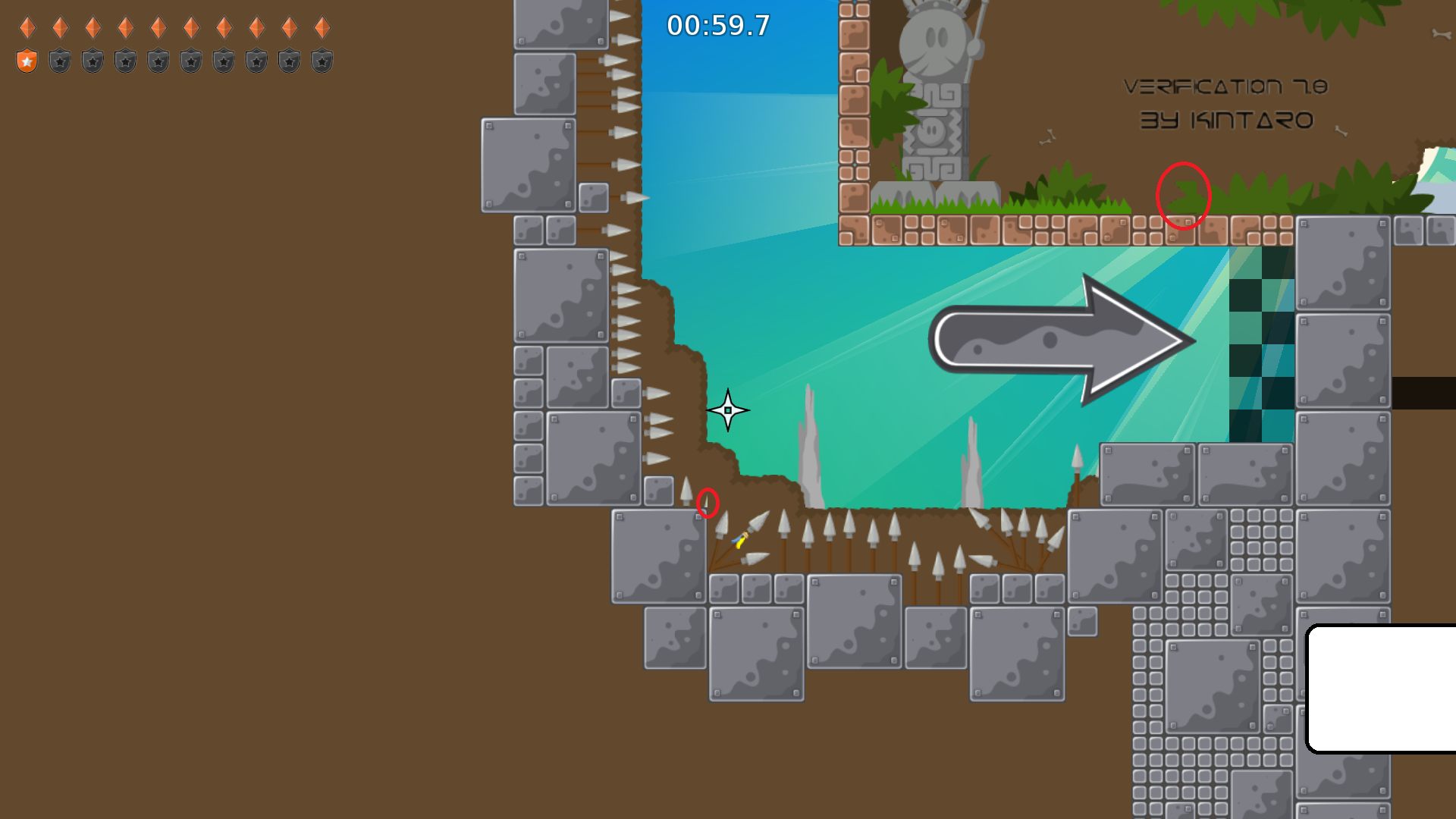This screenshot has width=1456, height=819.
Task: Toggle the final grey star shield badge
Action: pyautogui.click(x=322, y=61)
